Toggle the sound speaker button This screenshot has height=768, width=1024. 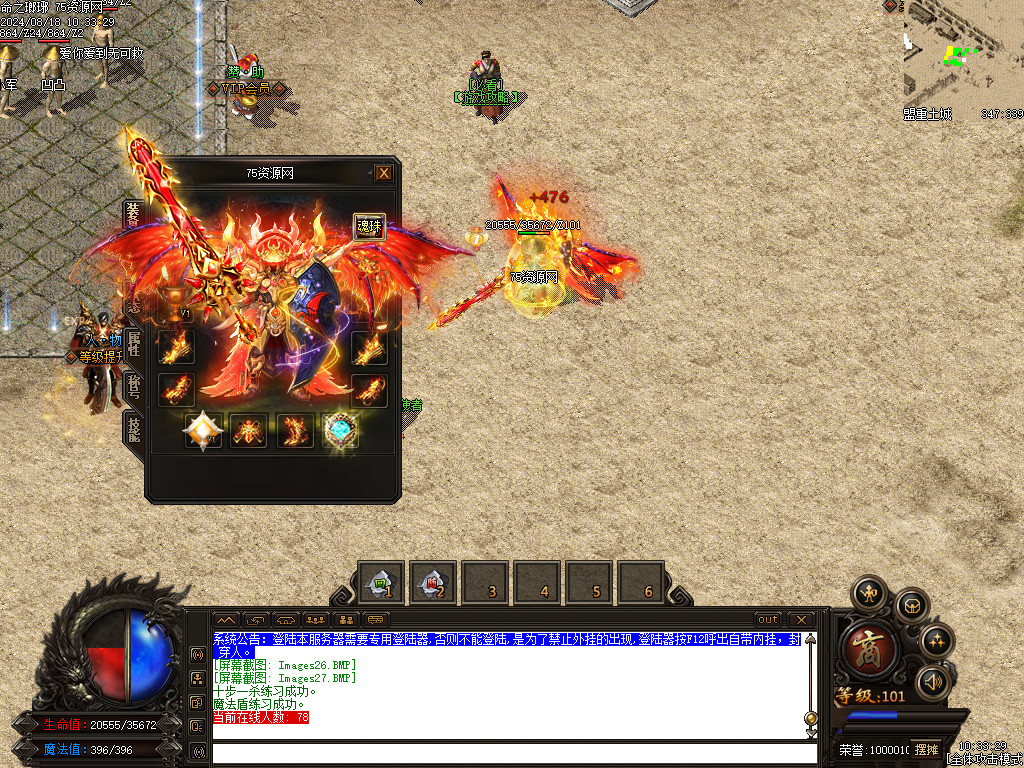(x=933, y=682)
